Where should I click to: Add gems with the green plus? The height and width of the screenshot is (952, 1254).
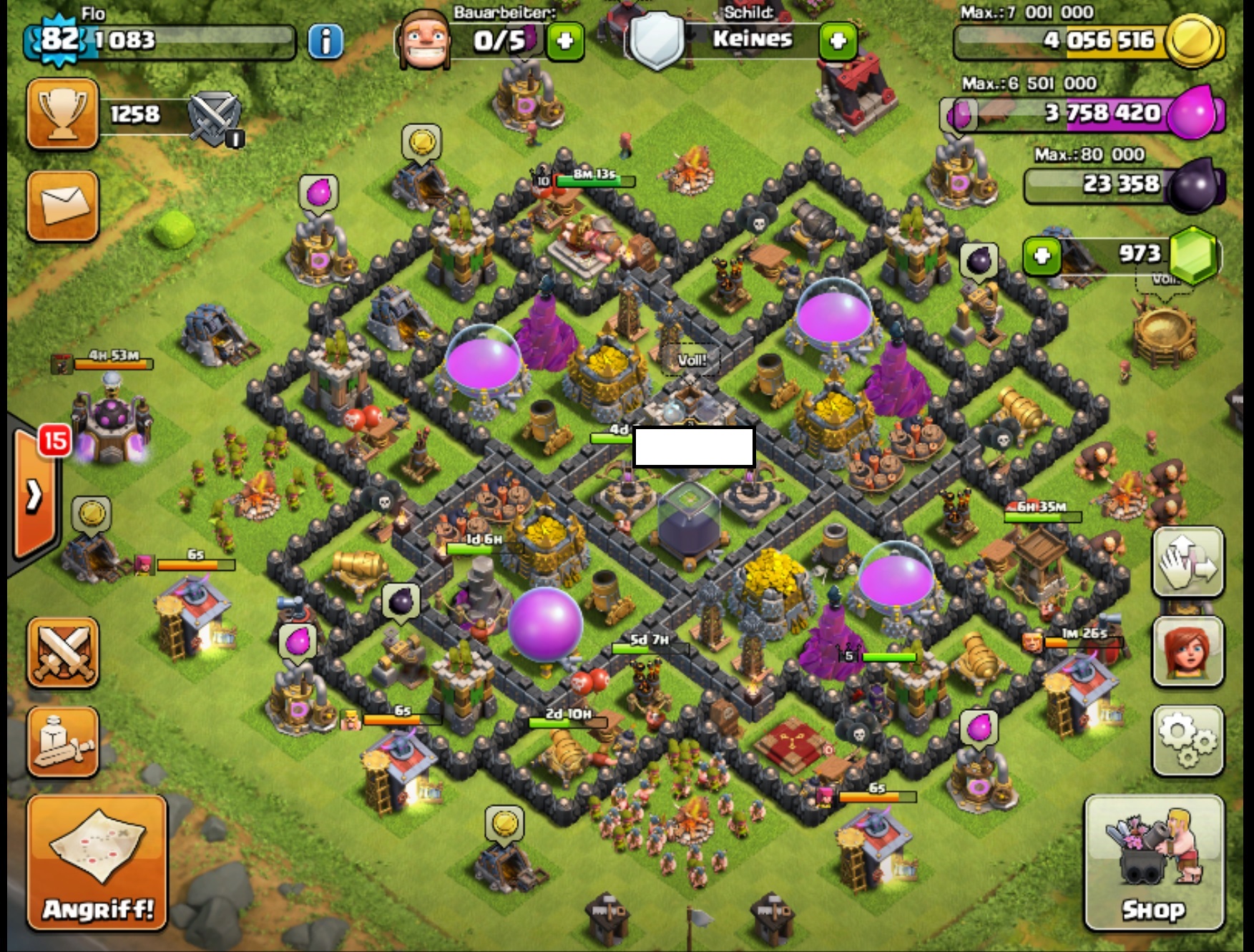(x=1042, y=255)
